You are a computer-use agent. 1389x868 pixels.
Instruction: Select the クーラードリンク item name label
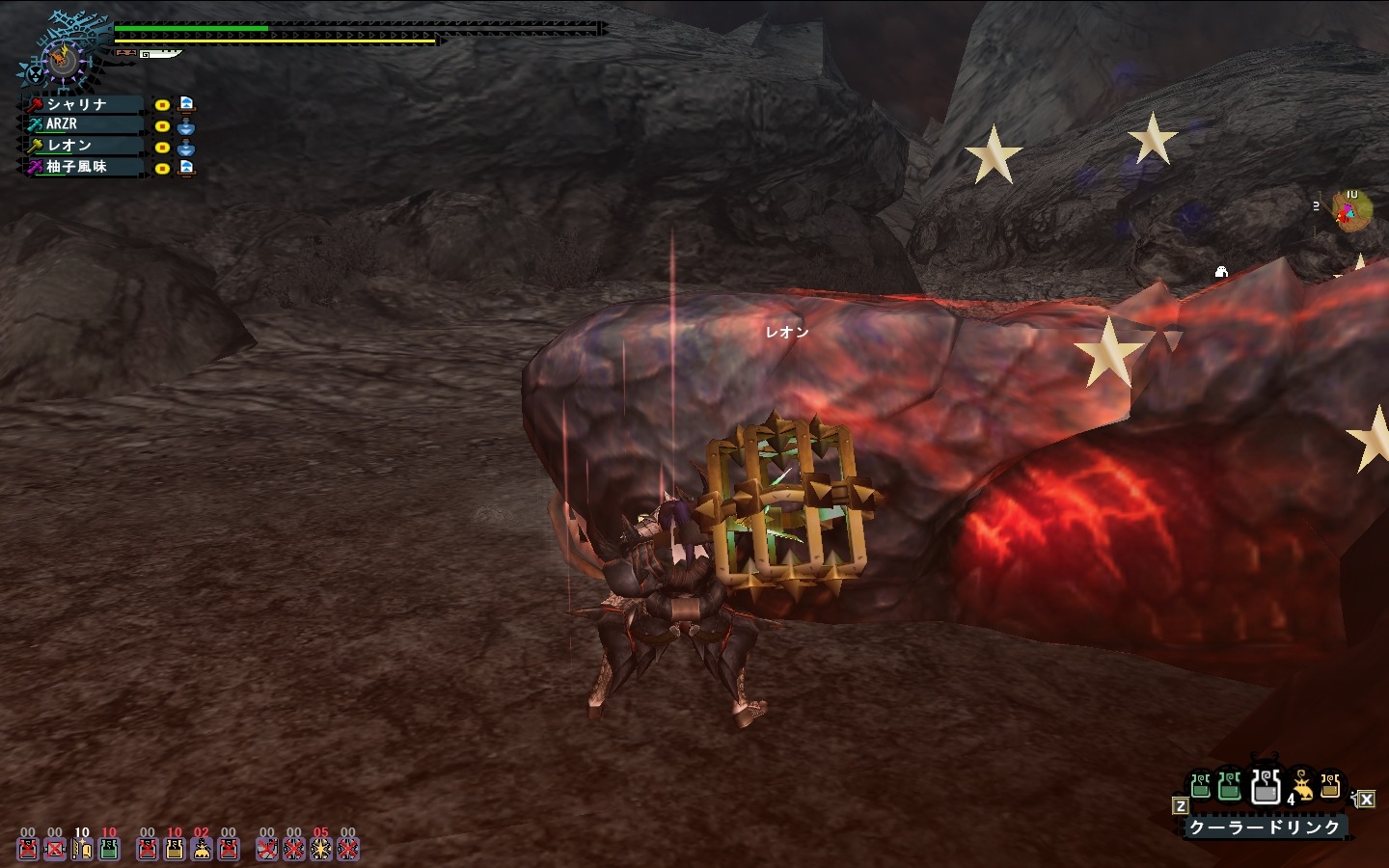click(1265, 827)
